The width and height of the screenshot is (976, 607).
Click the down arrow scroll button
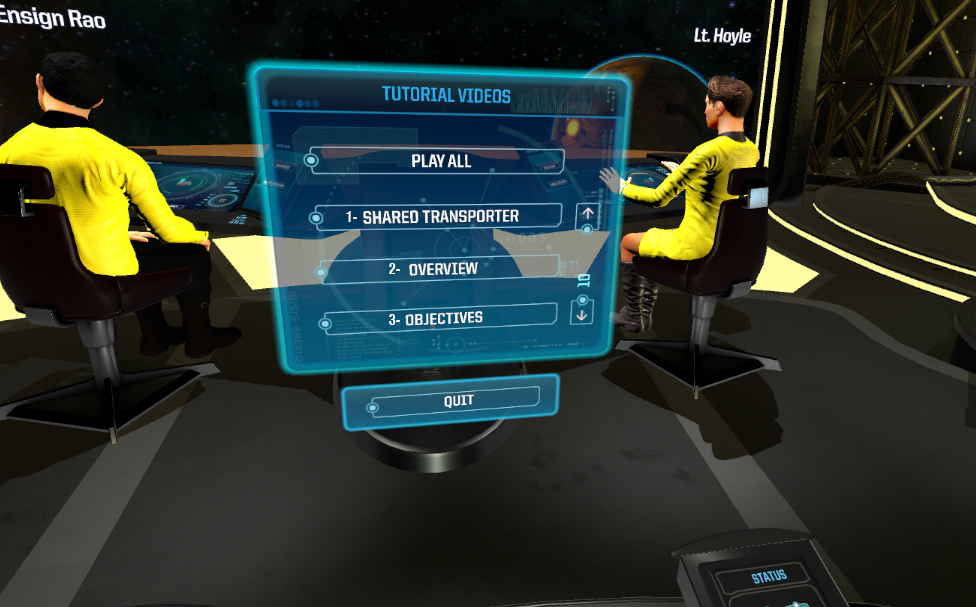583,311
